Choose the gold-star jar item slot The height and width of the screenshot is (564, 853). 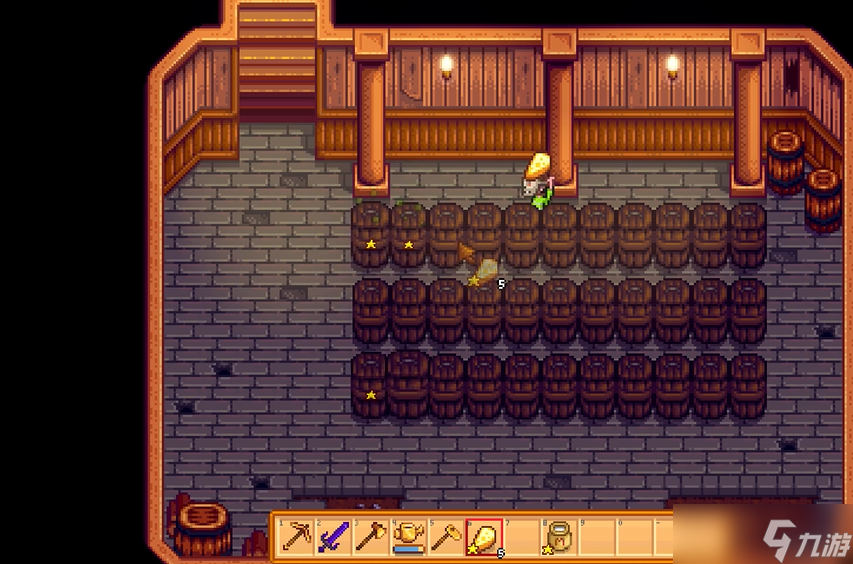(559, 538)
